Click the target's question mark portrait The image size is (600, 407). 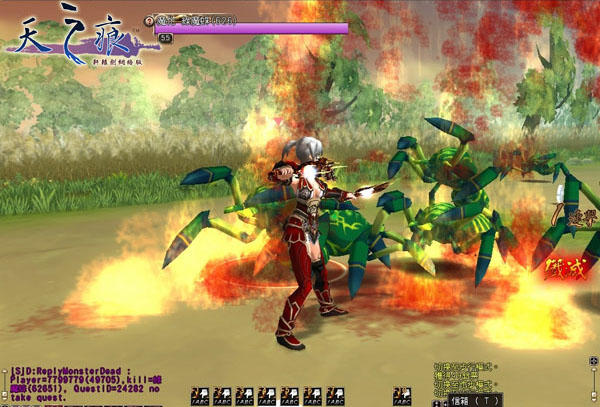point(150,19)
